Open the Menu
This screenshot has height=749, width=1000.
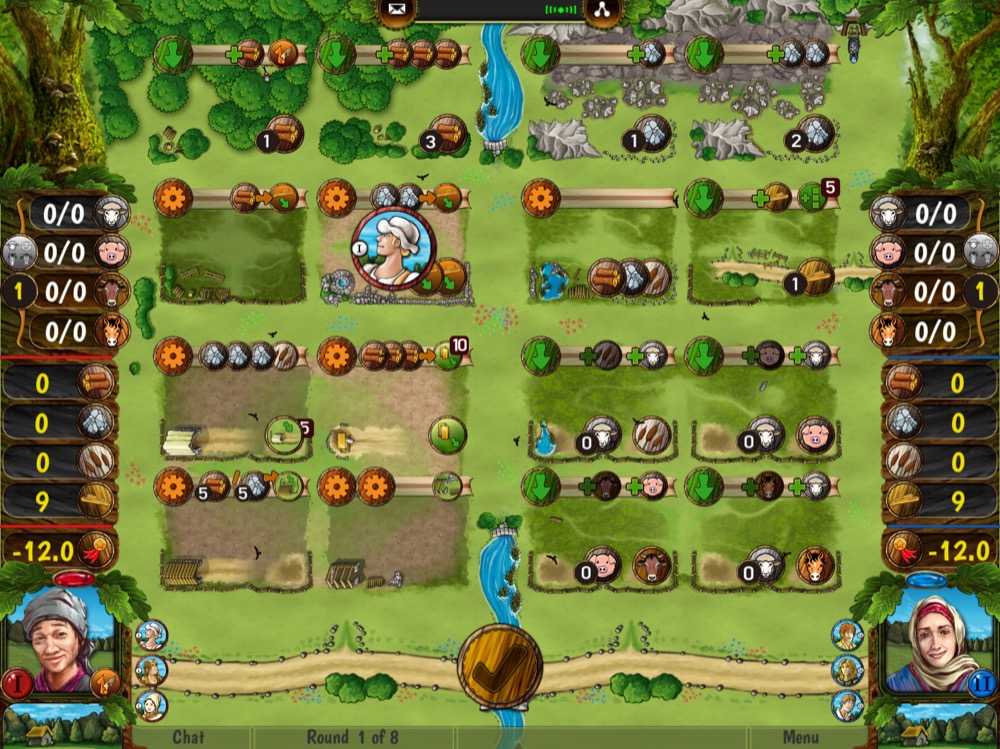click(x=801, y=737)
